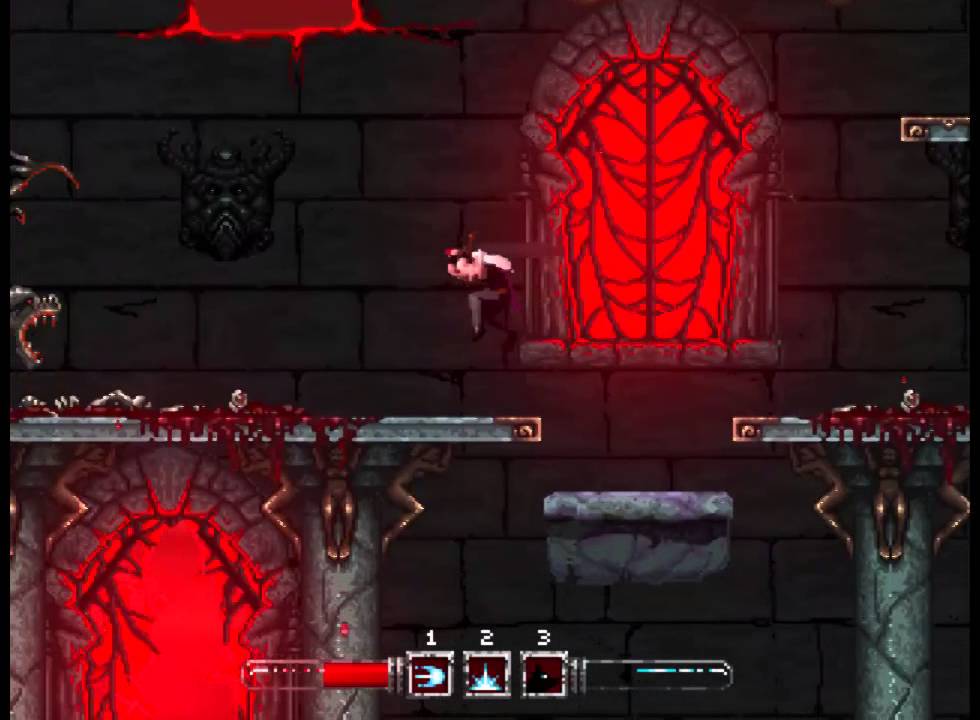Image resolution: width=980 pixels, height=720 pixels.
Task: Choose the dark beast silhouette ability
Action: click(544, 675)
